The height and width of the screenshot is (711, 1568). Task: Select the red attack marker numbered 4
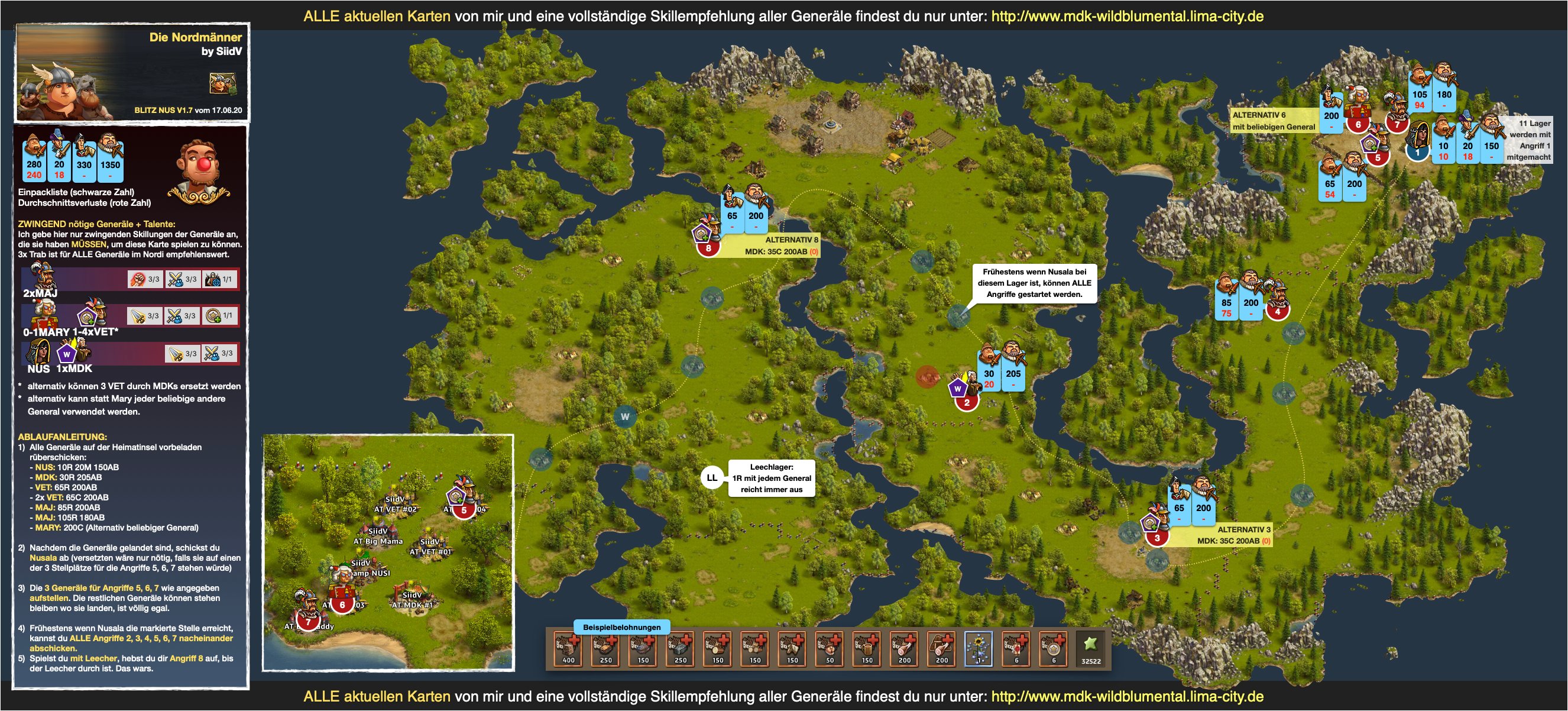tap(1278, 311)
